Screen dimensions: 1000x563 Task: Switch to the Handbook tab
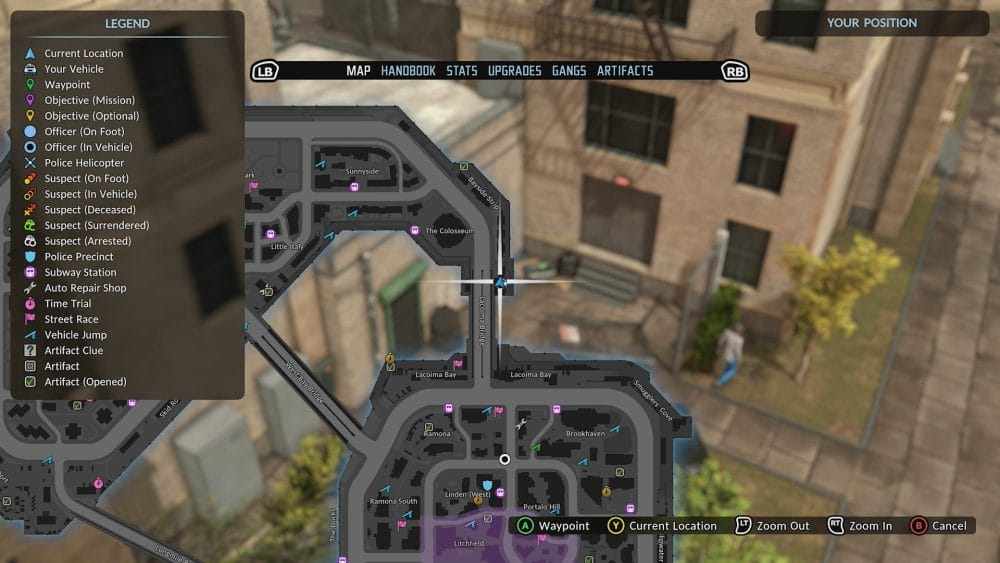[408, 71]
